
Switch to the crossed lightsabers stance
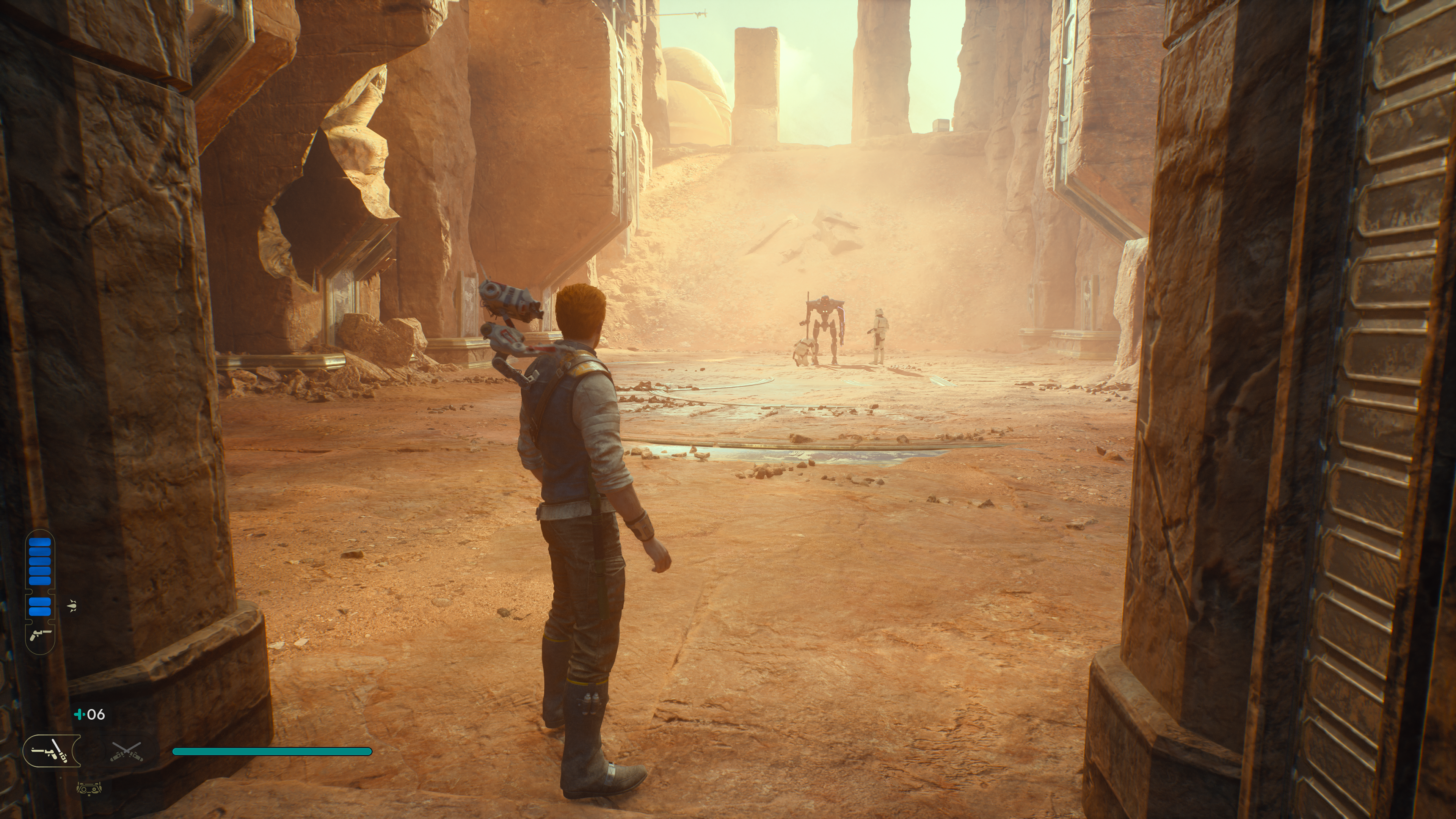click(127, 751)
